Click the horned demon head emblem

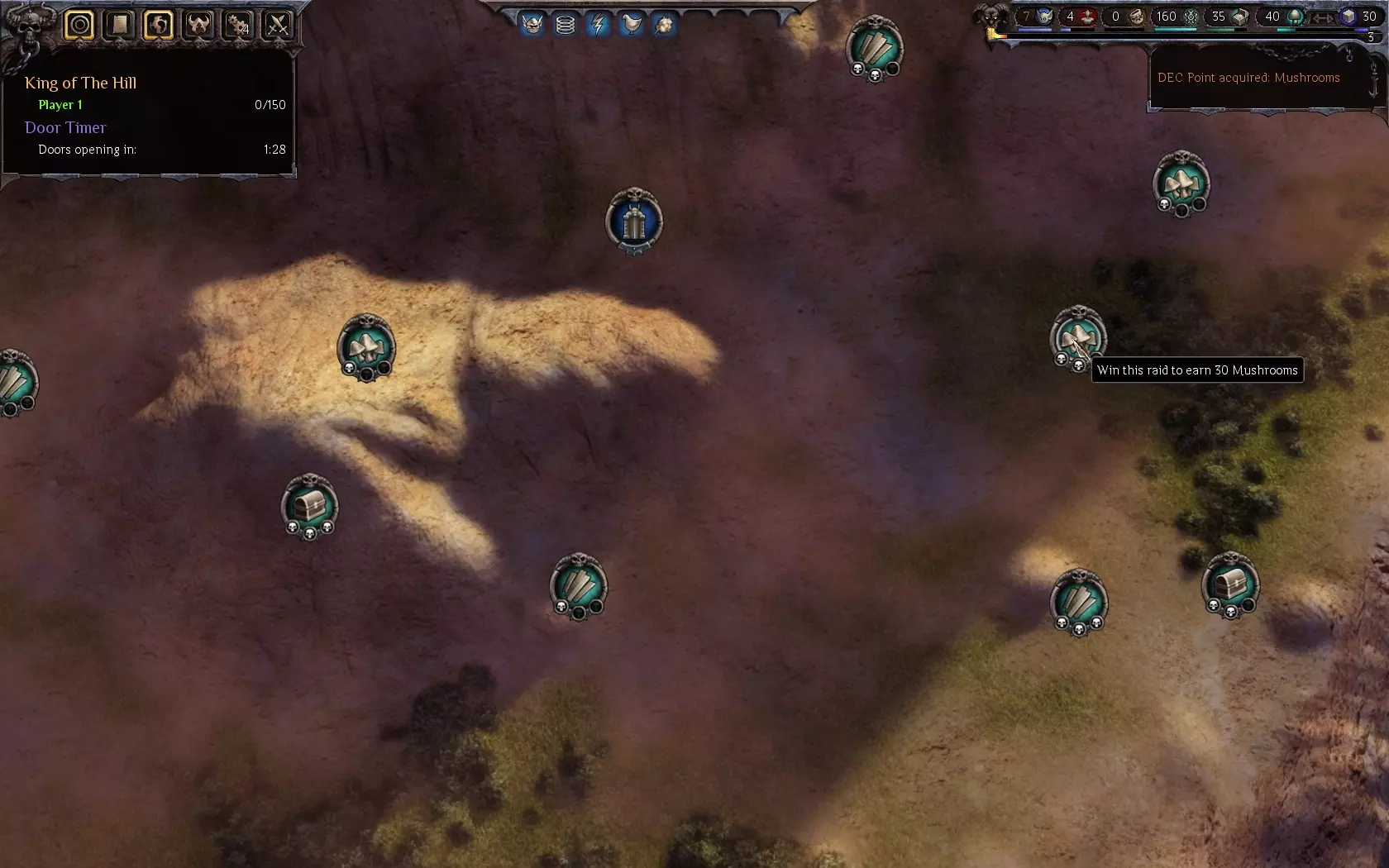[990, 18]
